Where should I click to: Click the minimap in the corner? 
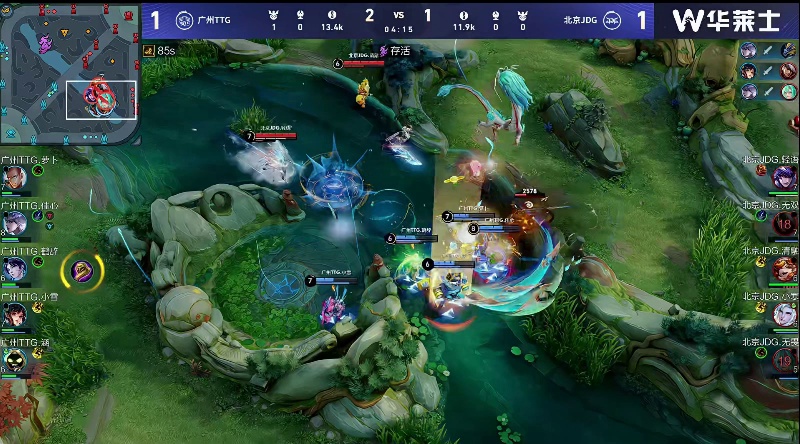(x=70, y=75)
